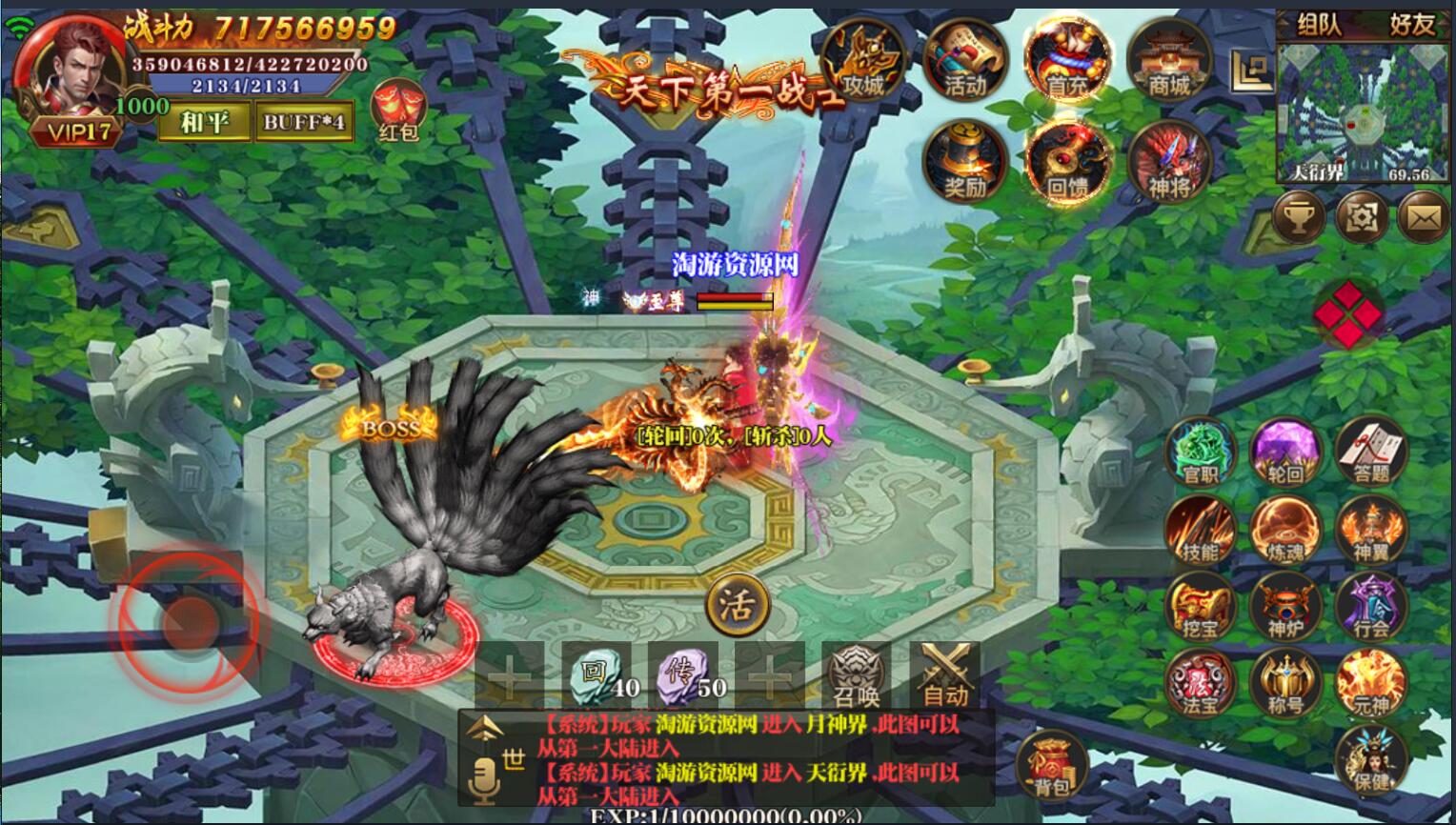Image resolution: width=1456 pixels, height=825 pixels.
Task: Open the 首充 first recharge offer
Action: [x=1067, y=62]
